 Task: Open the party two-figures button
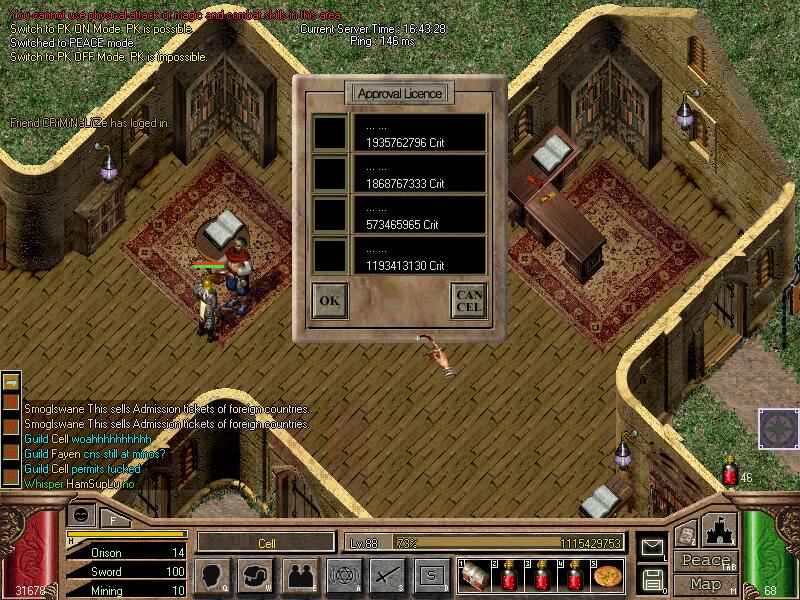[x=299, y=575]
